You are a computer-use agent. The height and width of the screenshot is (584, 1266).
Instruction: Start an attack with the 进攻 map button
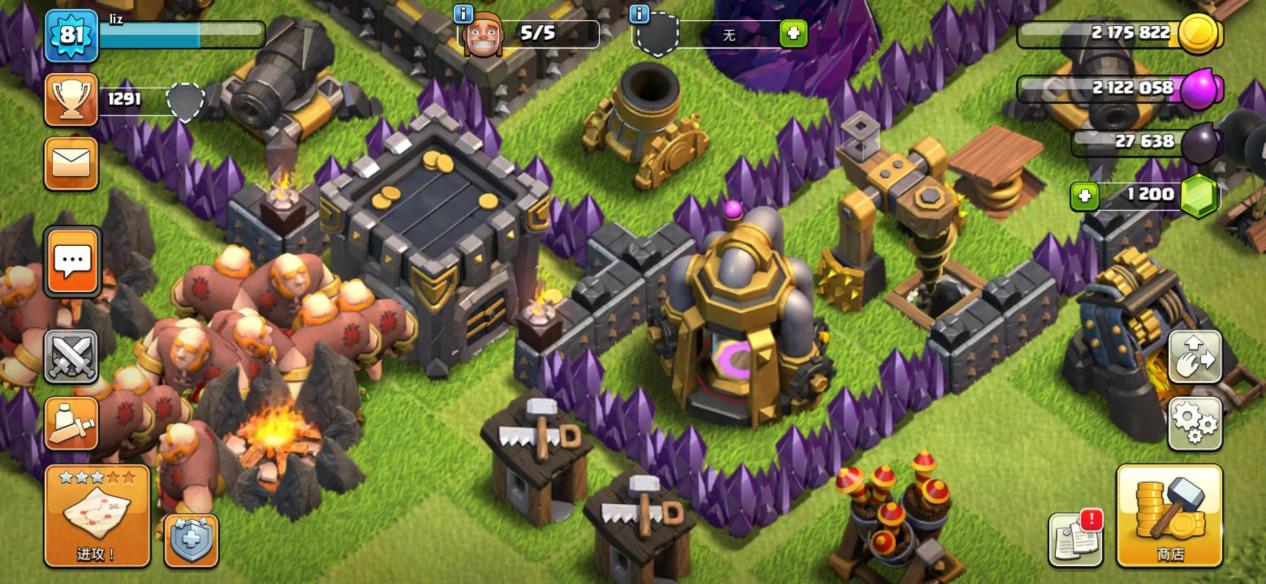pyautogui.click(x=97, y=515)
